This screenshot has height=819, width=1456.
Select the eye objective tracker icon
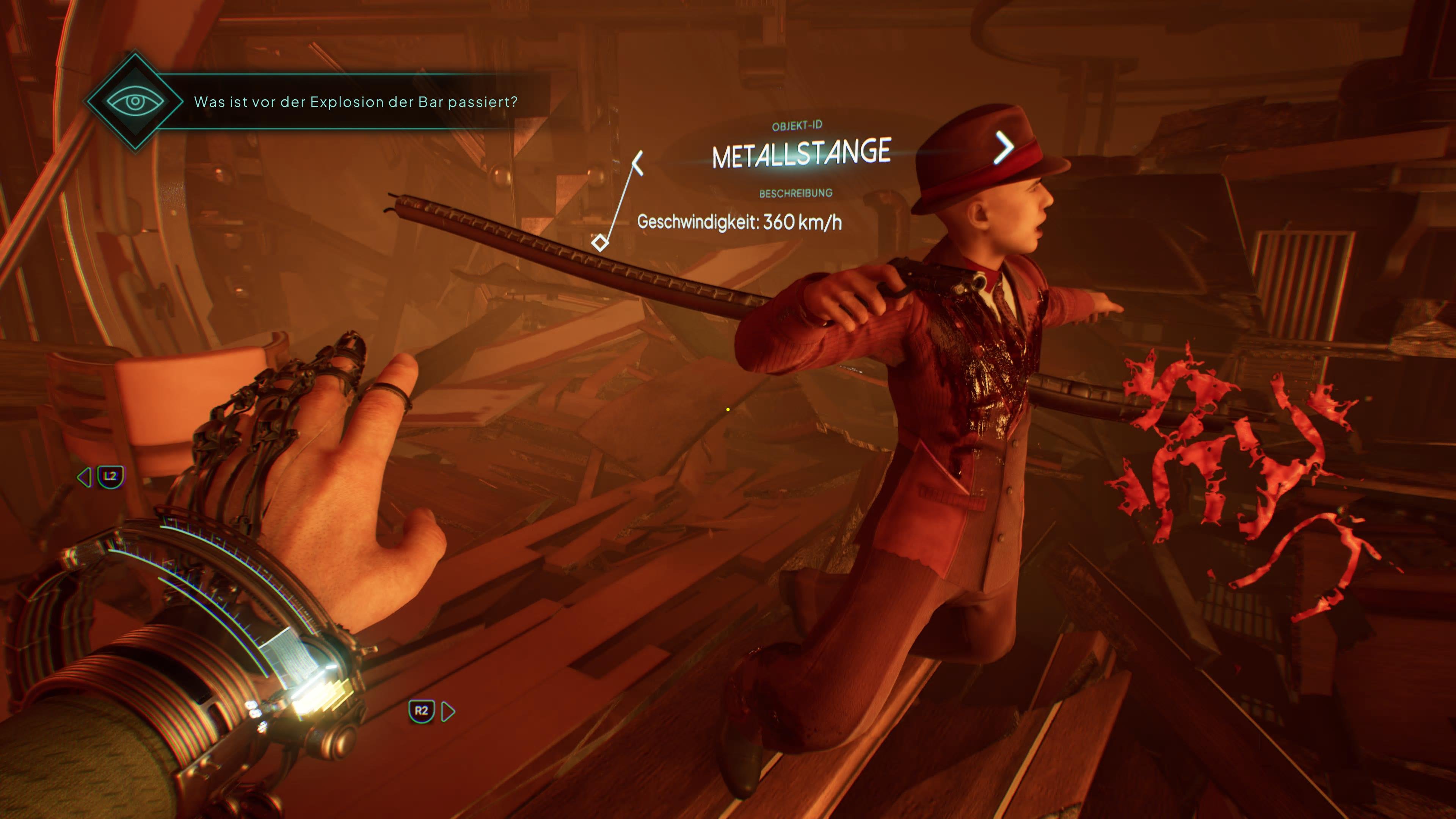[x=135, y=102]
